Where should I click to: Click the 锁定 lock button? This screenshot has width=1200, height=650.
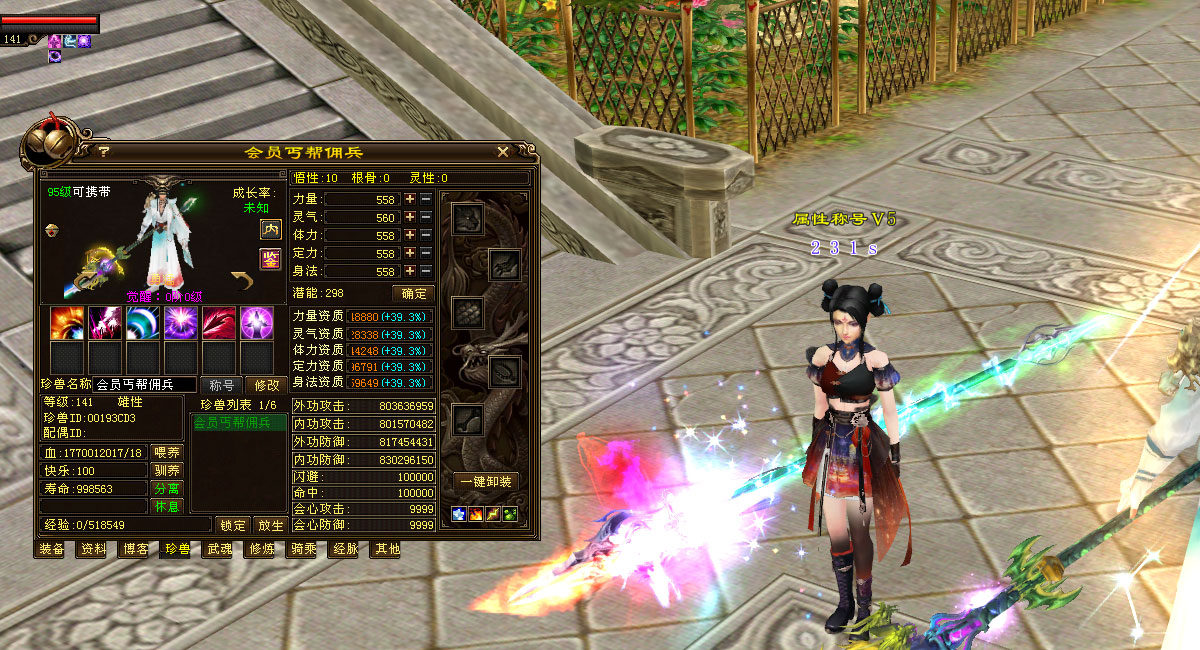[x=233, y=525]
